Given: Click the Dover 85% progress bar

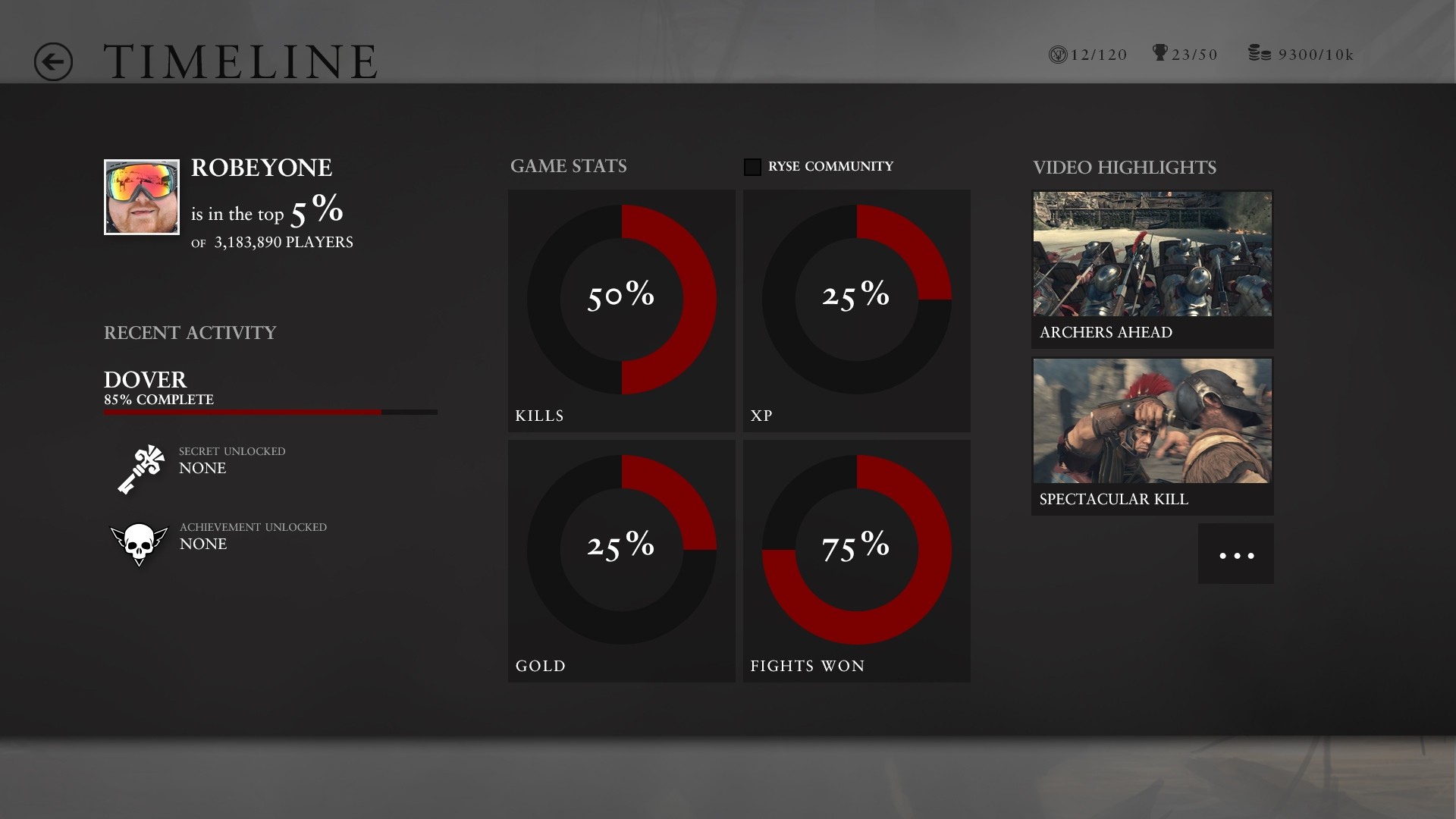Looking at the screenshot, I should tap(270, 412).
